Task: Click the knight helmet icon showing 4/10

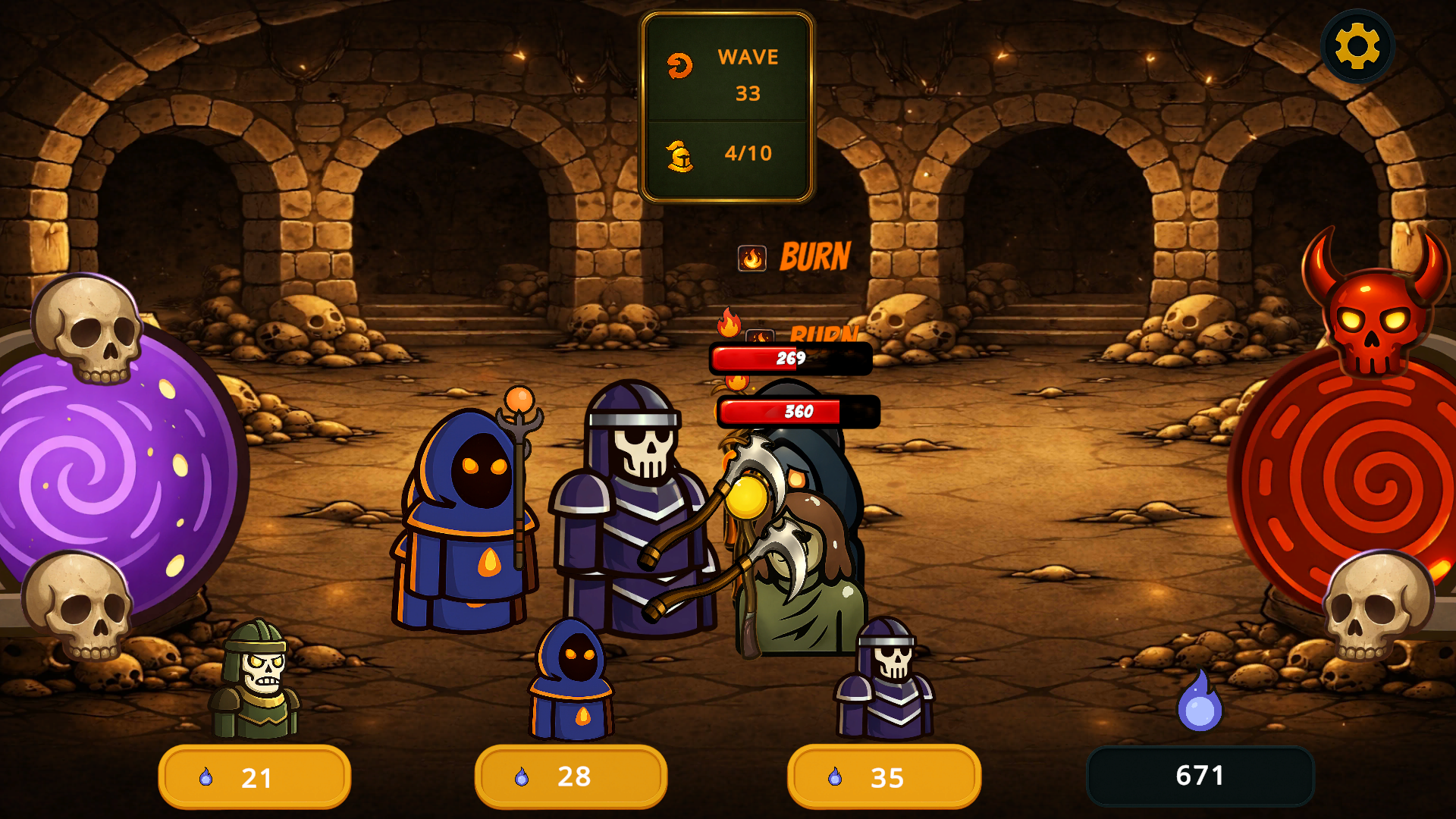Action: (x=680, y=154)
